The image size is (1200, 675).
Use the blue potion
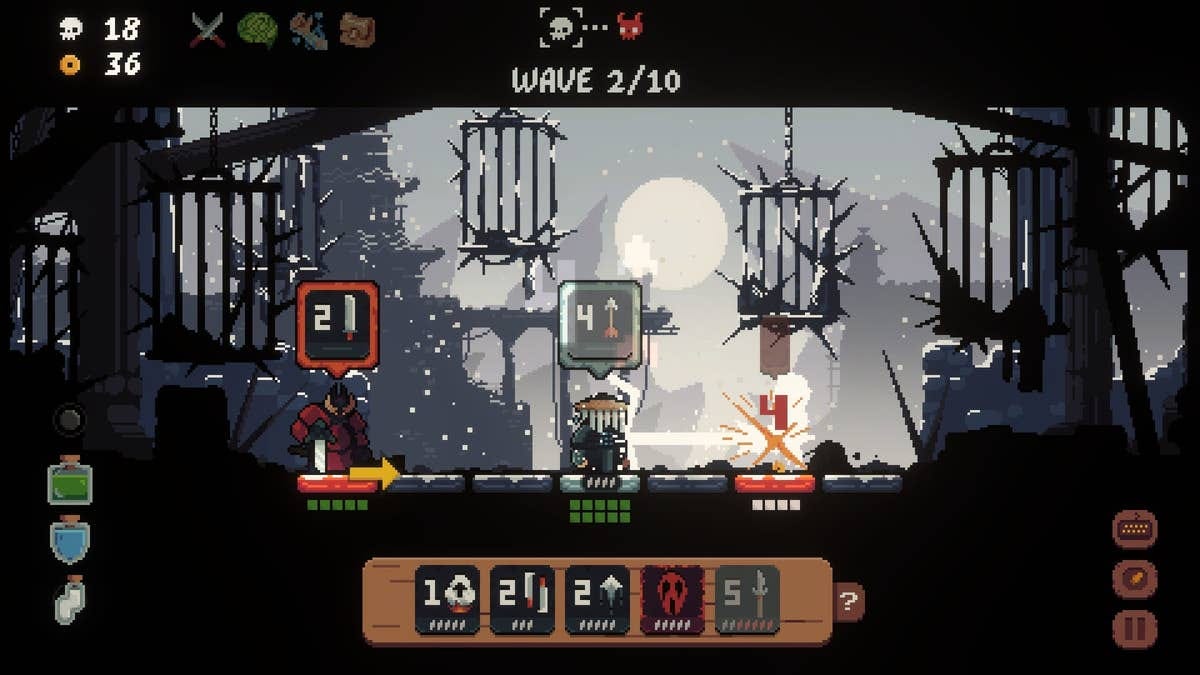point(70,540)
